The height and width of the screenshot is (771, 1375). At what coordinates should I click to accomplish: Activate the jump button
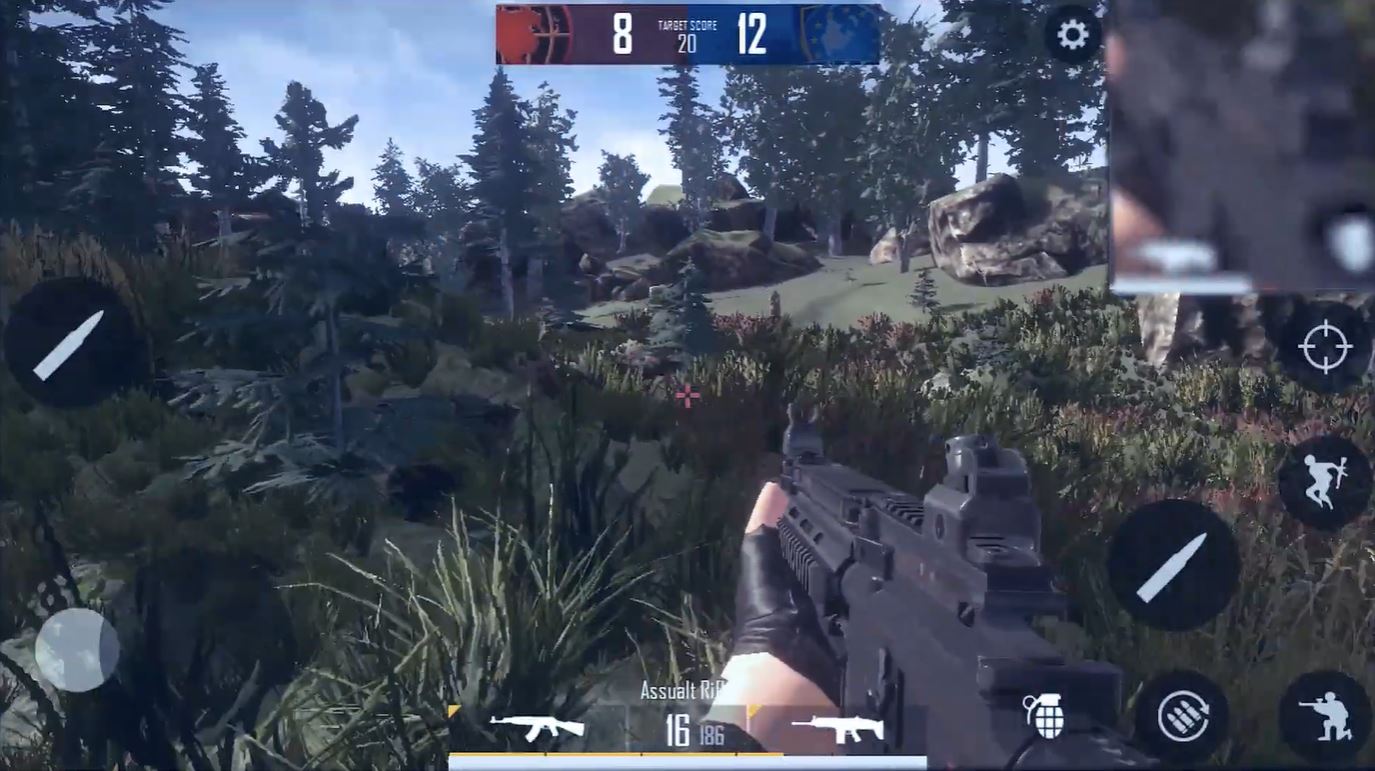1324,482
